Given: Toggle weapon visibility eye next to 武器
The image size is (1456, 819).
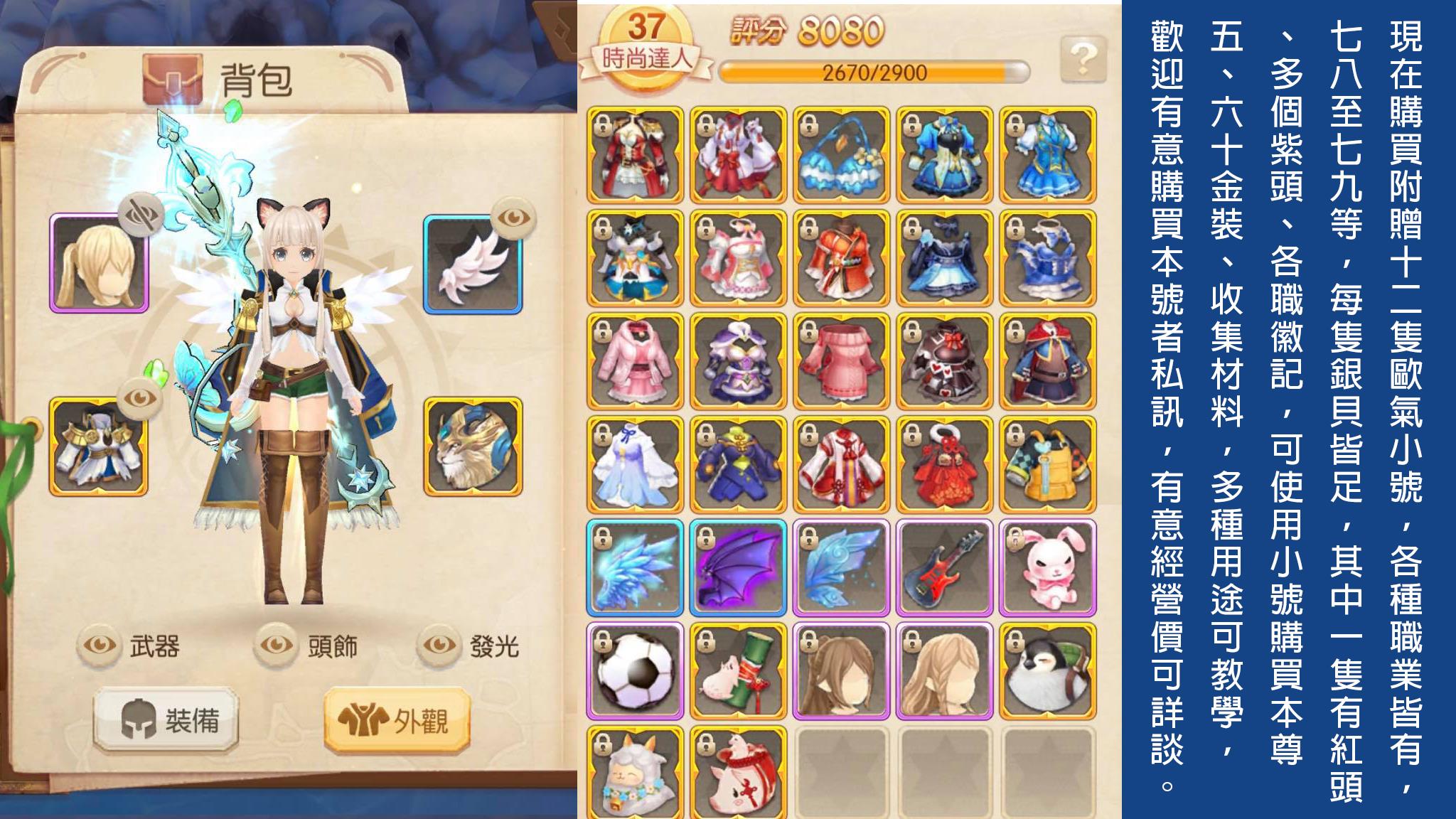Looking at the screenshot, I should pyautogui.click(x=100, y=642).
